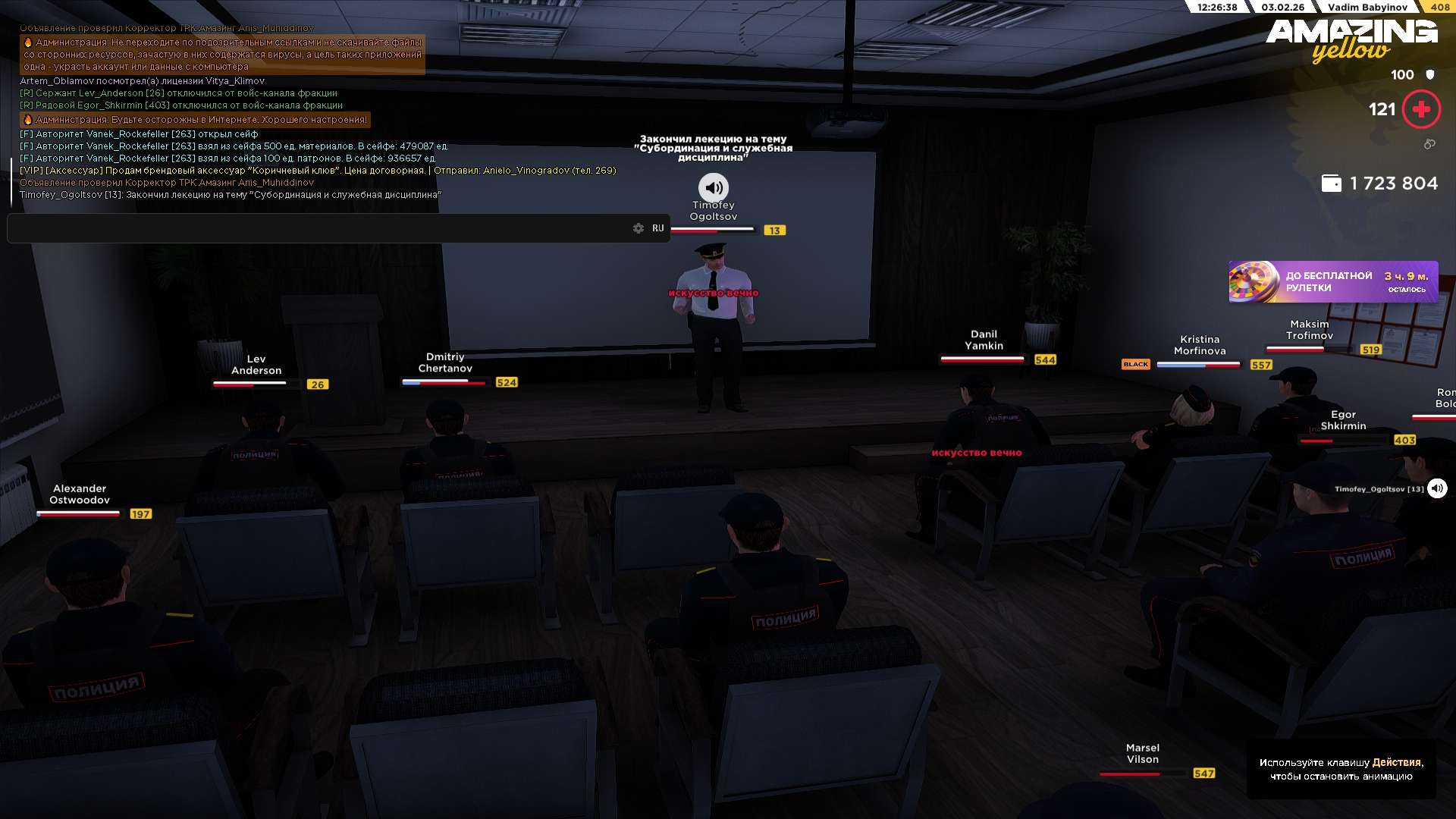Click the red health cross icon
The image size is (1456, 819).
pyautogui.click(x=1421, y=110)
